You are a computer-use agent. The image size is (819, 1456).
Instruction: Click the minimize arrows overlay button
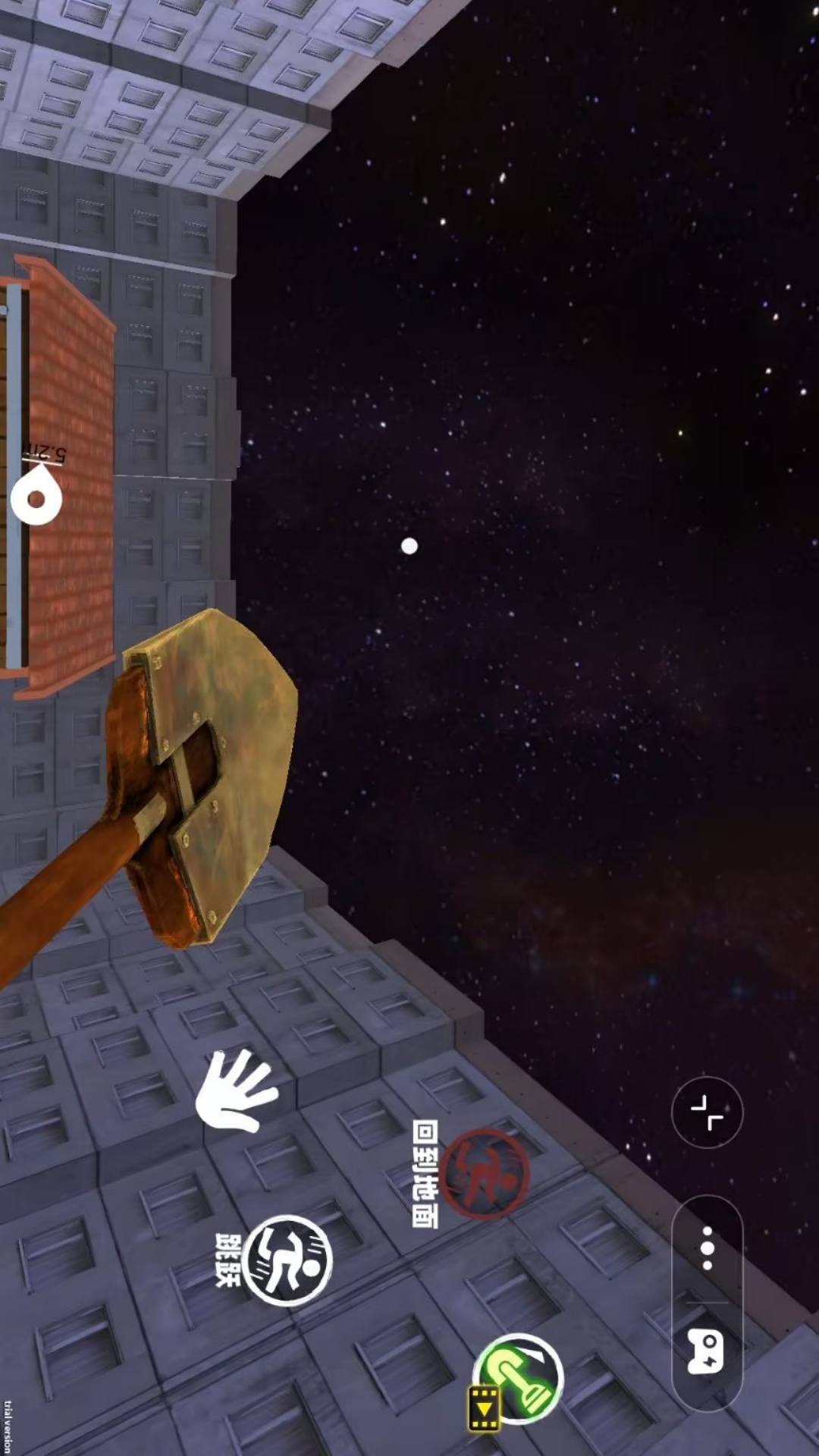tap(707, 1112)
